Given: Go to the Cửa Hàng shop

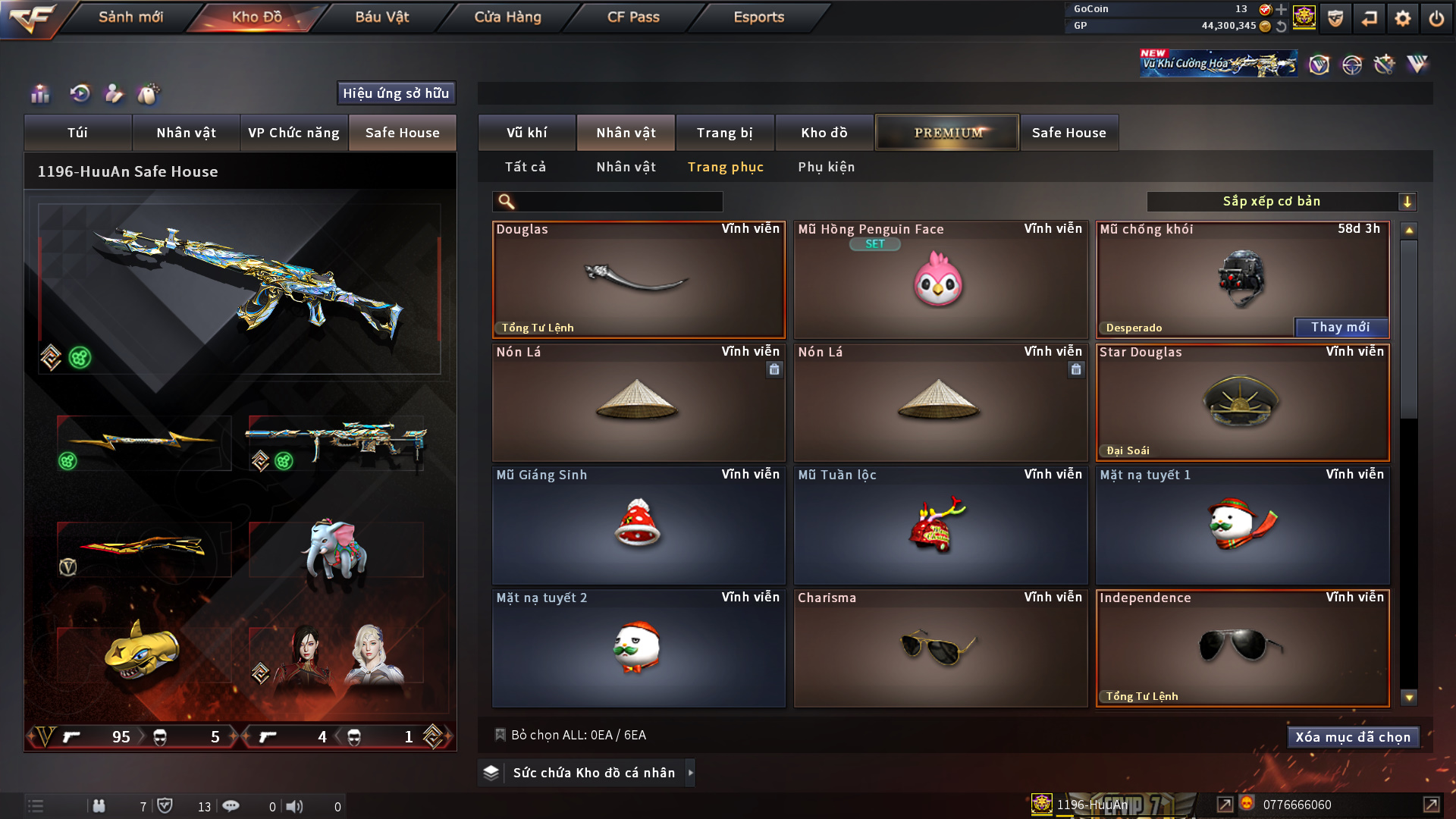Looking at the screenshot, I should pos(507,17).
